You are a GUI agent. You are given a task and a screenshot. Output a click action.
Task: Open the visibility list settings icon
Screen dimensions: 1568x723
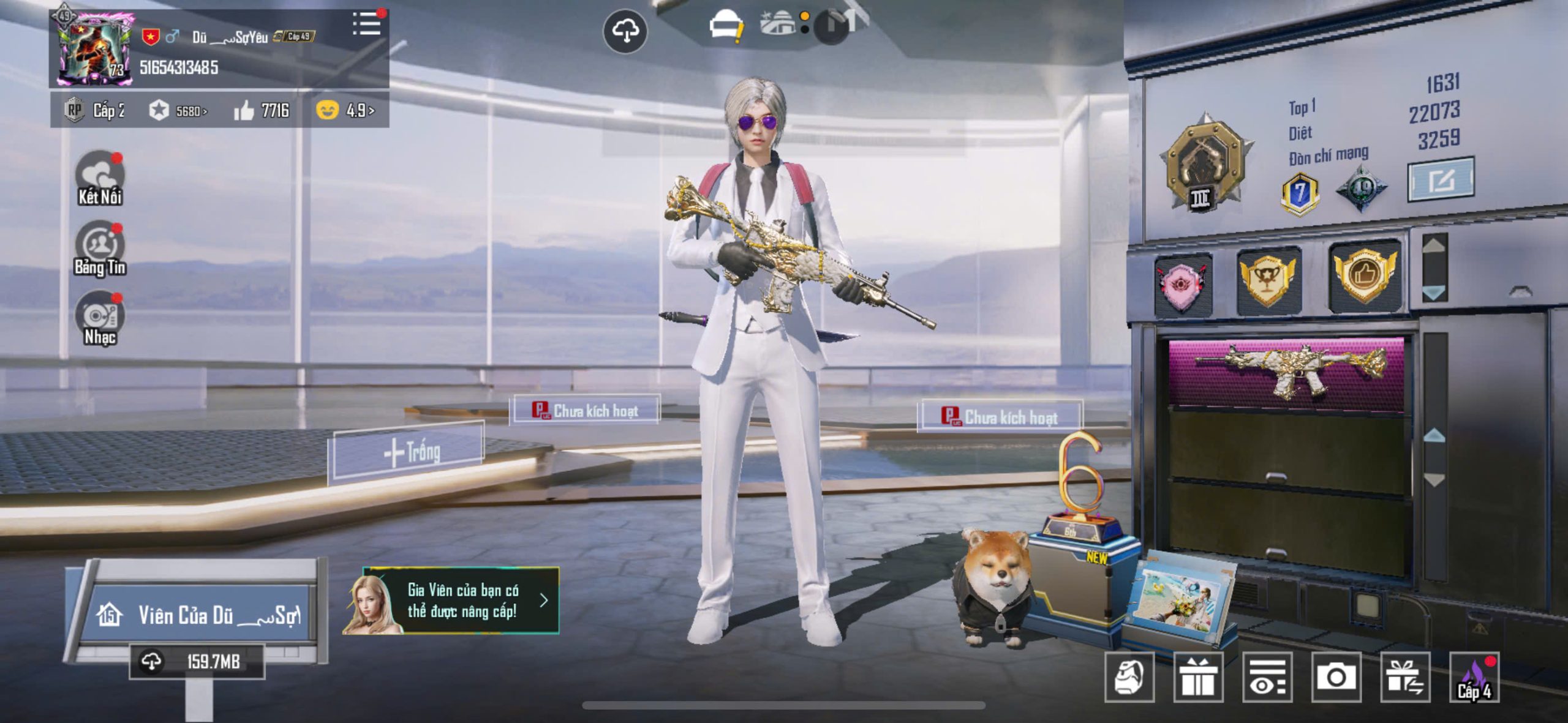[1267, 676]
